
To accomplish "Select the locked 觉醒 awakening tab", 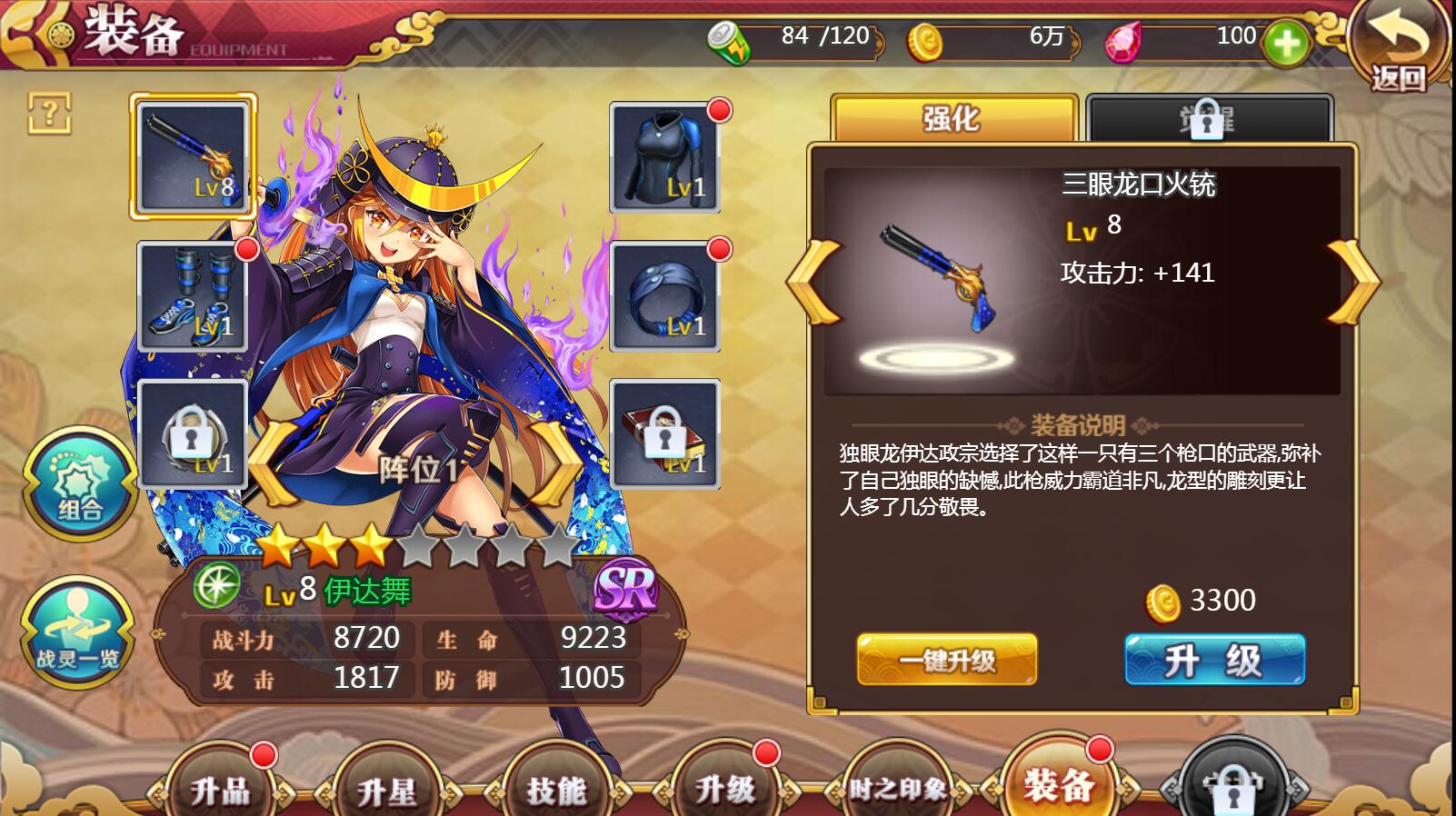I will click(x=1208, y=118).
